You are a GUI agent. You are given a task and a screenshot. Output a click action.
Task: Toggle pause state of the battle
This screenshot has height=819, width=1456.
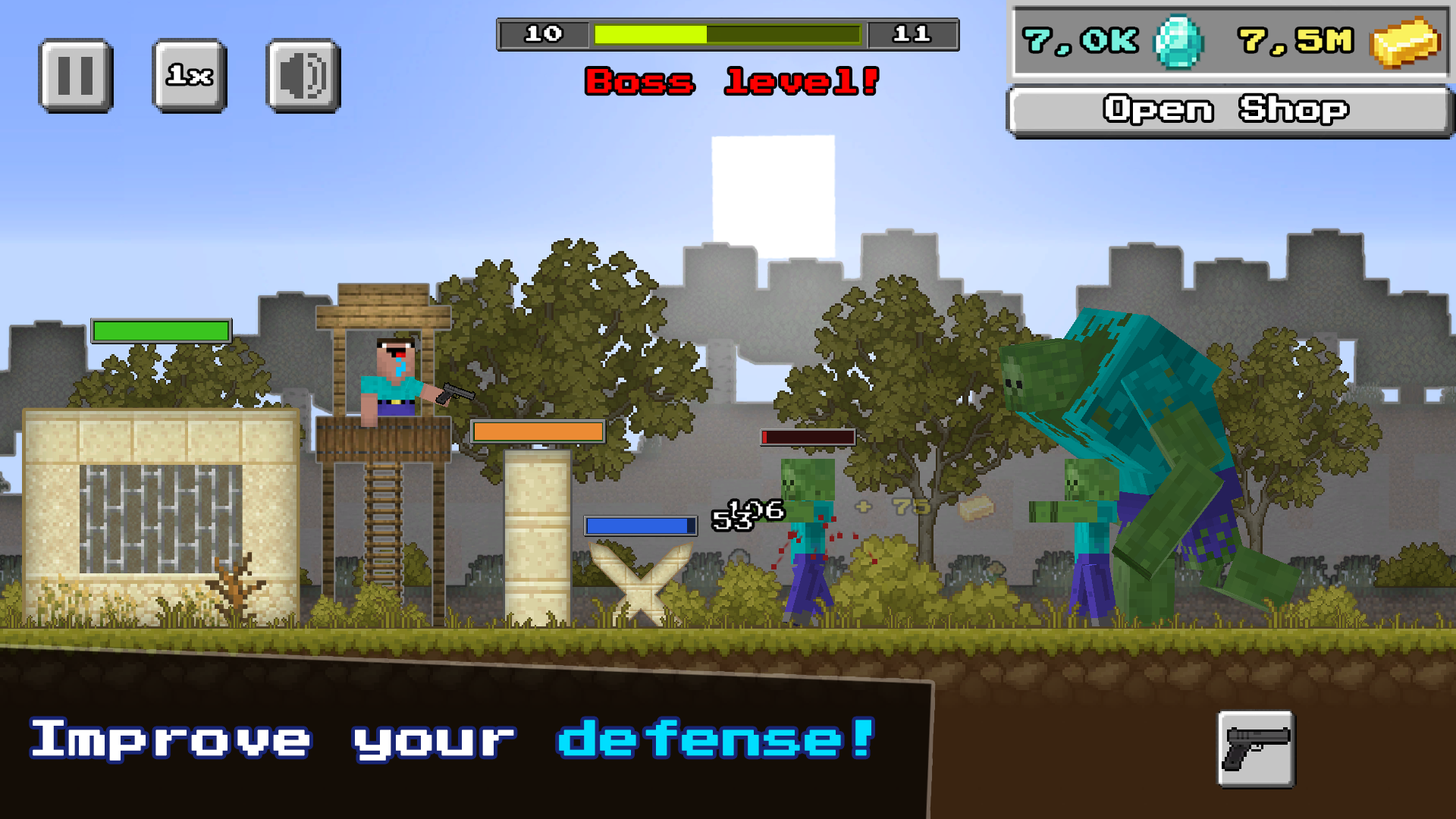(75, 75)
